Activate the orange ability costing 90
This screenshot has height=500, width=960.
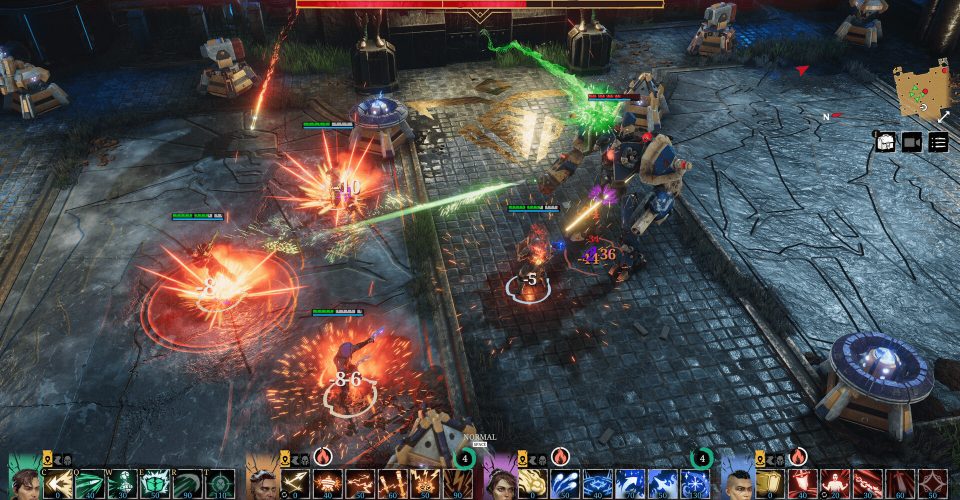click(458, 485)
